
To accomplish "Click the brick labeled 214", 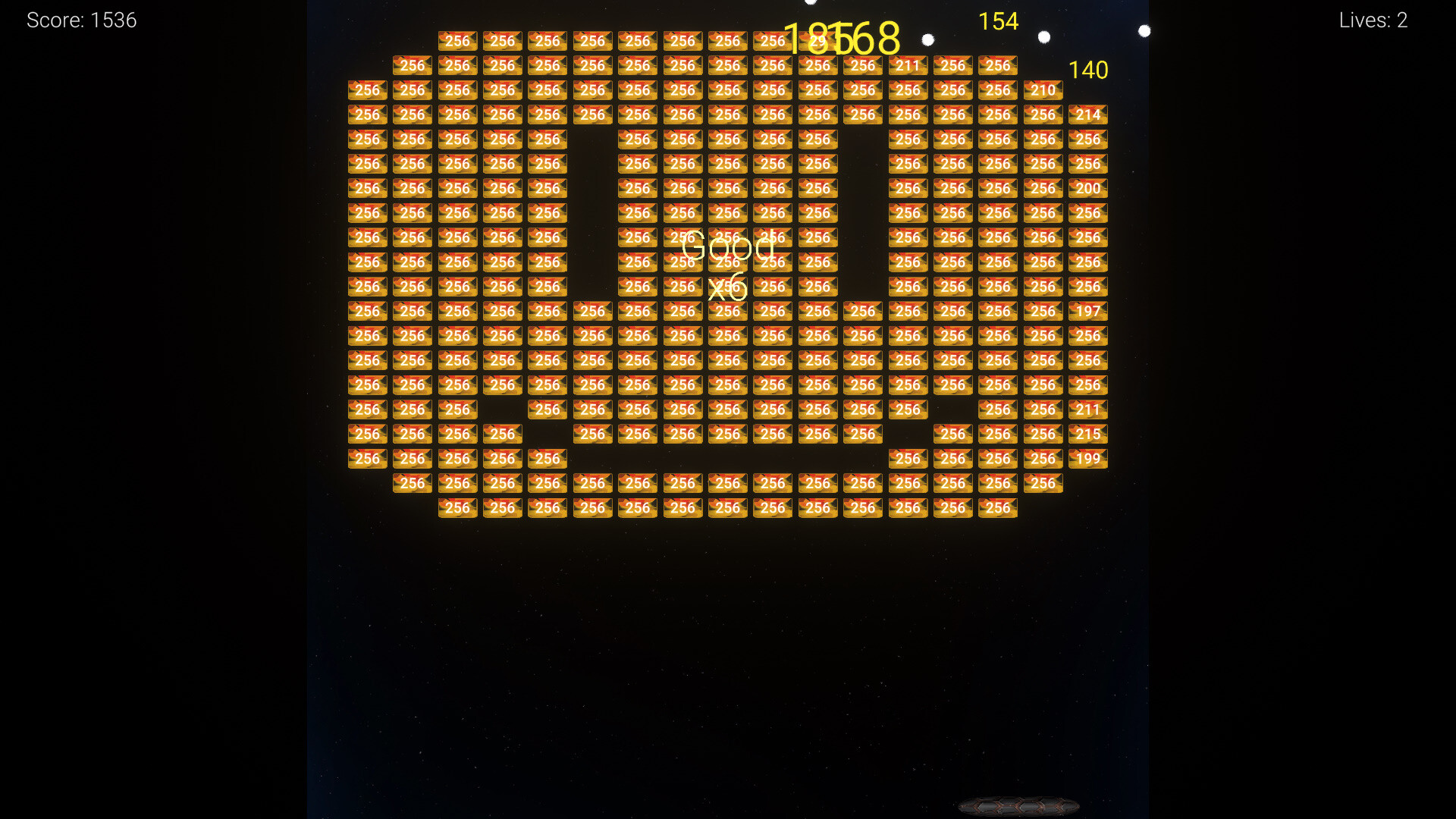I will point(1088,115).
